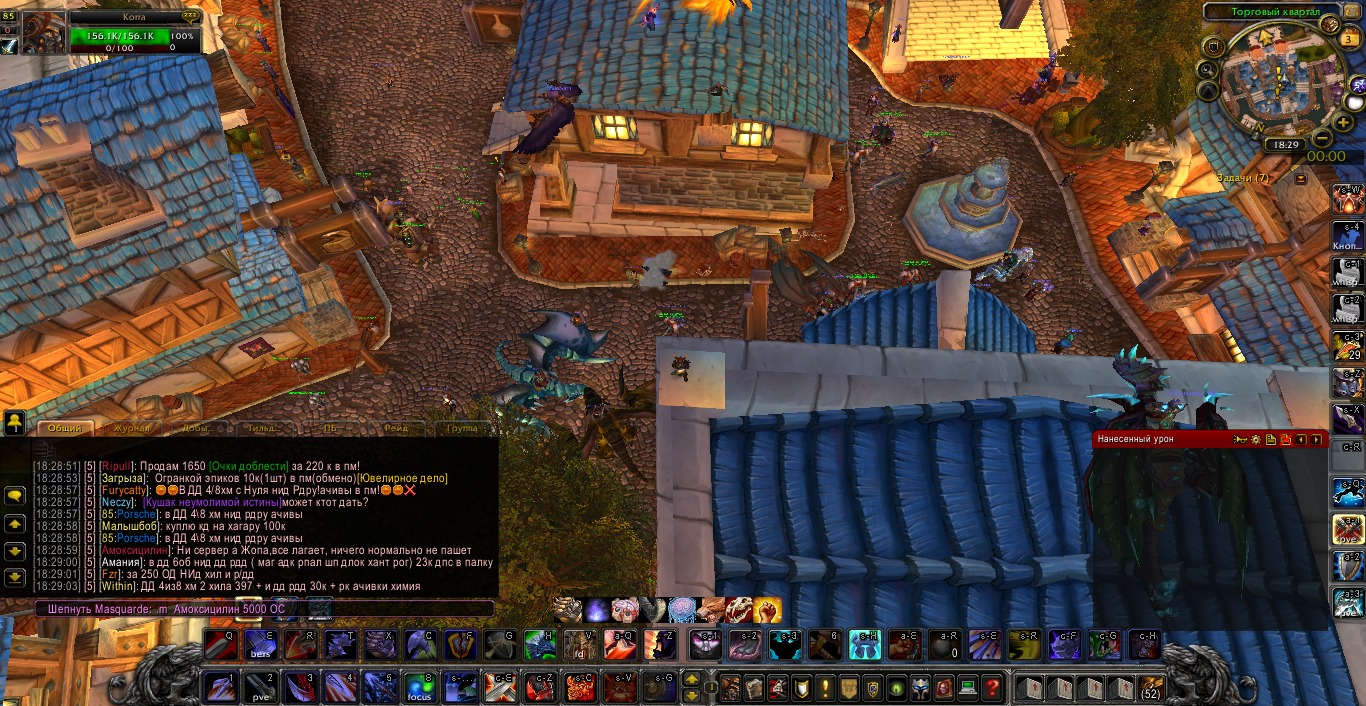Screen dimensions: 1366x706
Task: Switch to the Общий chat tab
Action: click(x=65, y=428)
